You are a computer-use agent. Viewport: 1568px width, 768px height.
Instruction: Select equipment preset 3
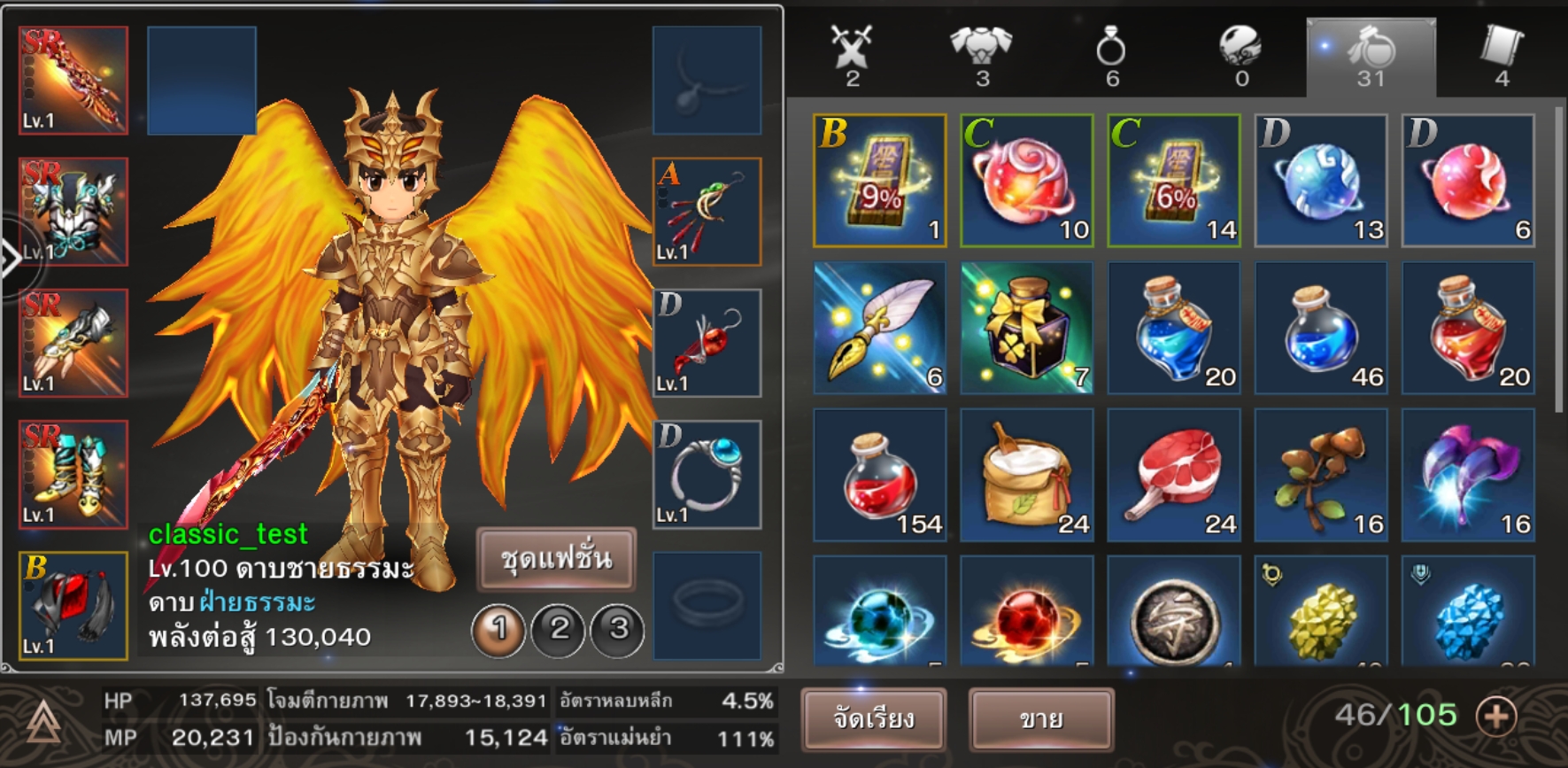(618, 630)
